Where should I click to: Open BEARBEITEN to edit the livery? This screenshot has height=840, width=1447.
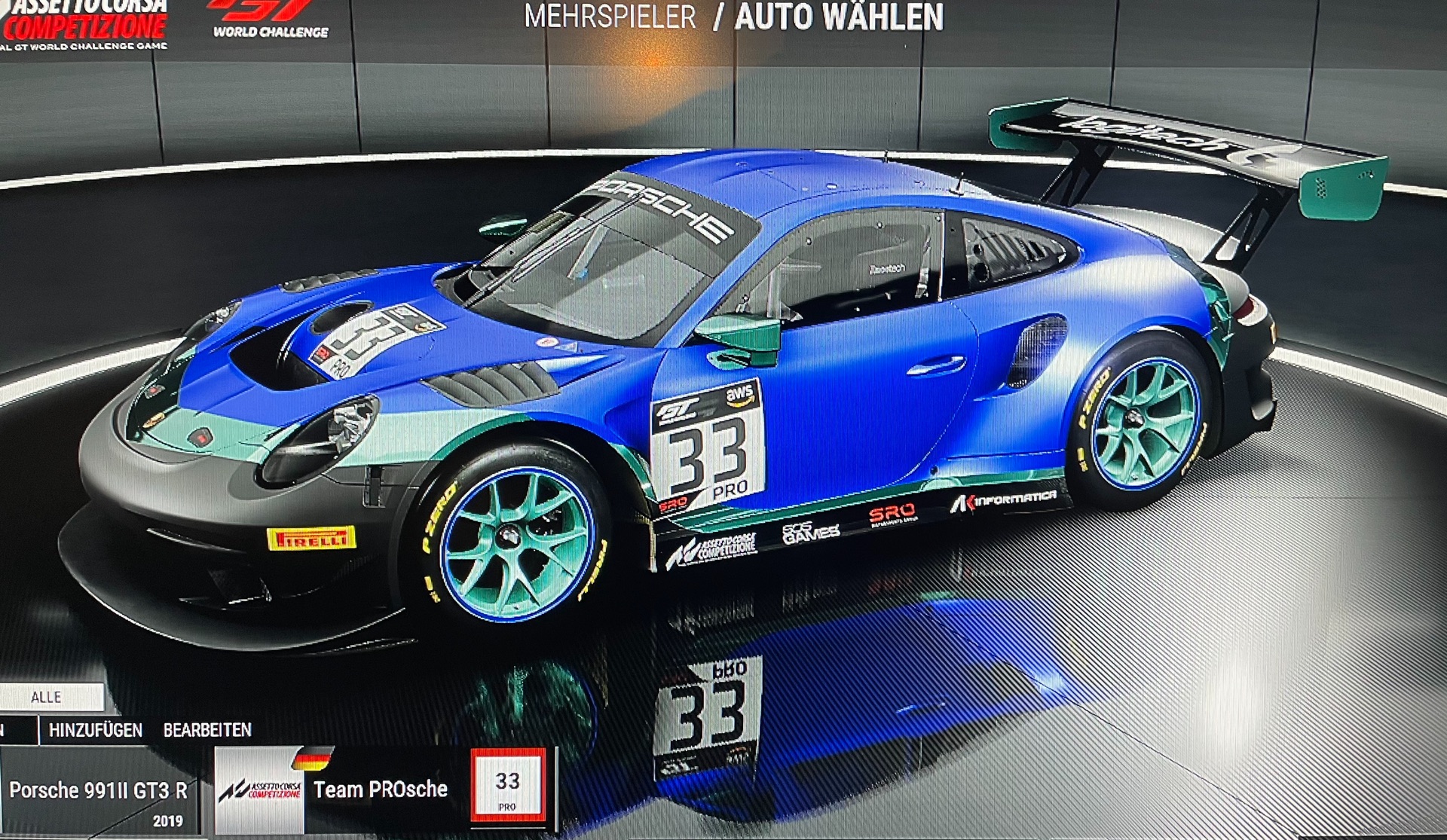click(x=207, y=730)
